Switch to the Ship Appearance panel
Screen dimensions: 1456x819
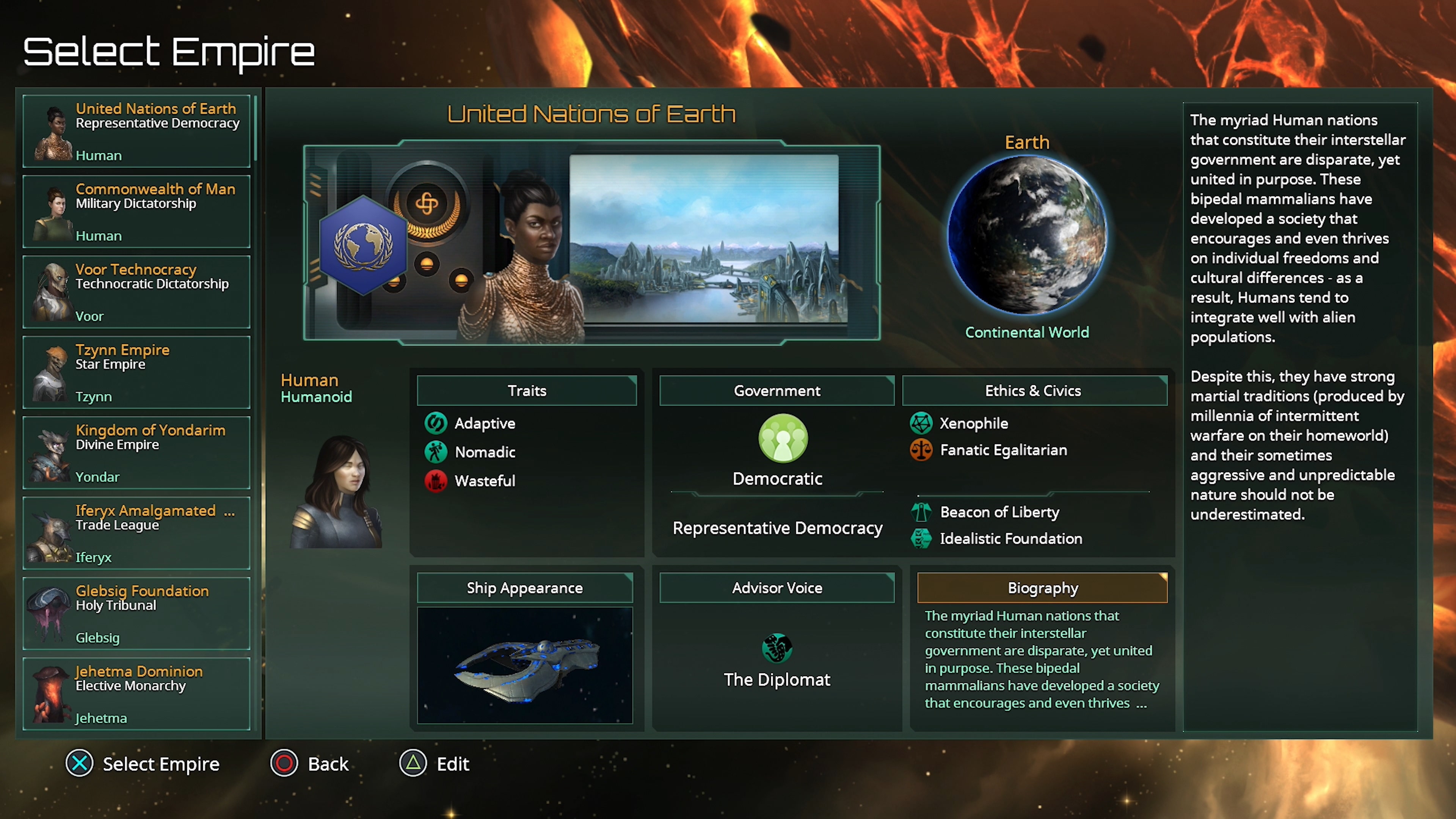click(524, 588)
